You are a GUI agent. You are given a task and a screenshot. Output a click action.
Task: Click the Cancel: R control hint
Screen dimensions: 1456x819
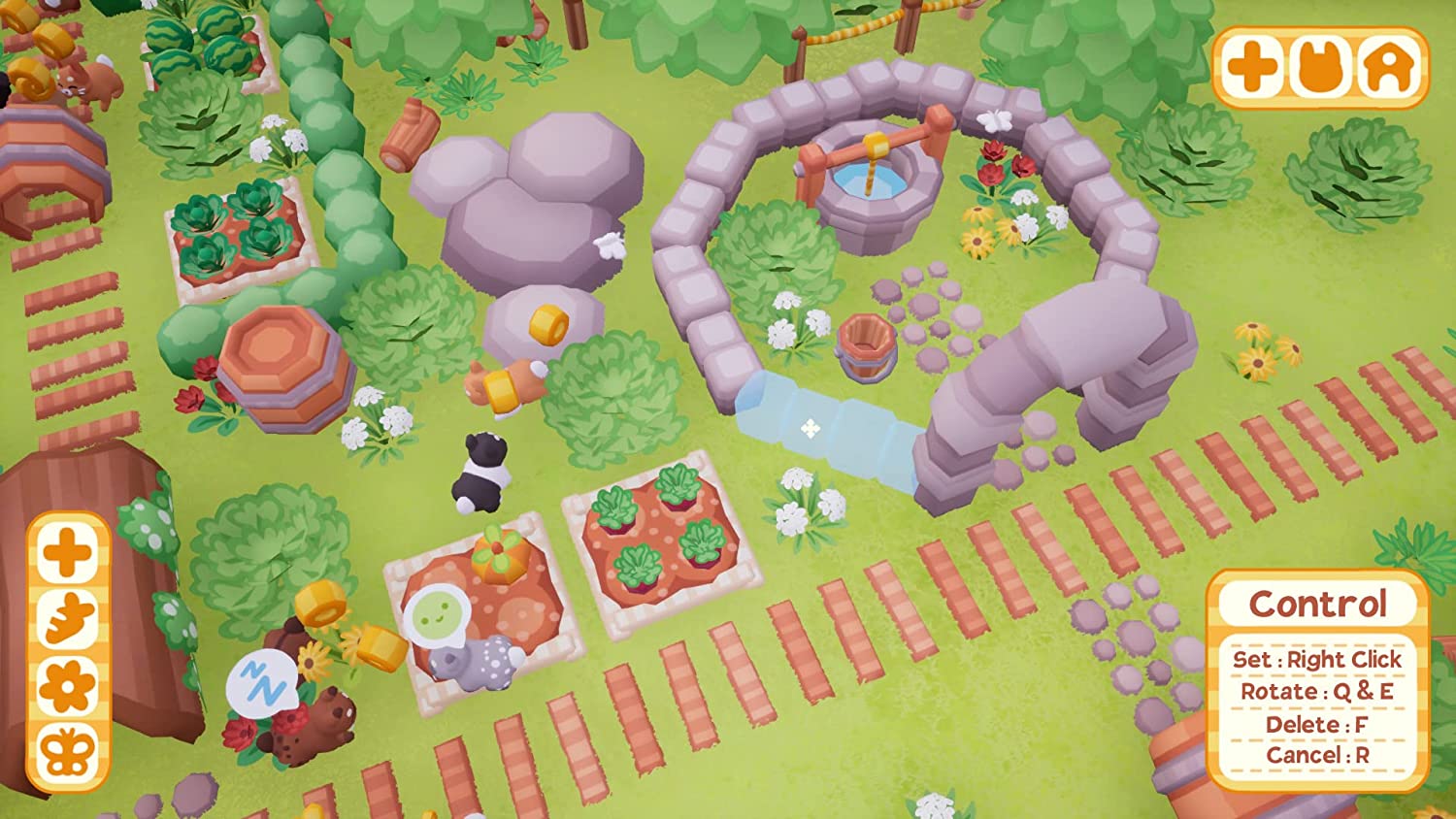pyautogui.click(x=1317, y=754)
